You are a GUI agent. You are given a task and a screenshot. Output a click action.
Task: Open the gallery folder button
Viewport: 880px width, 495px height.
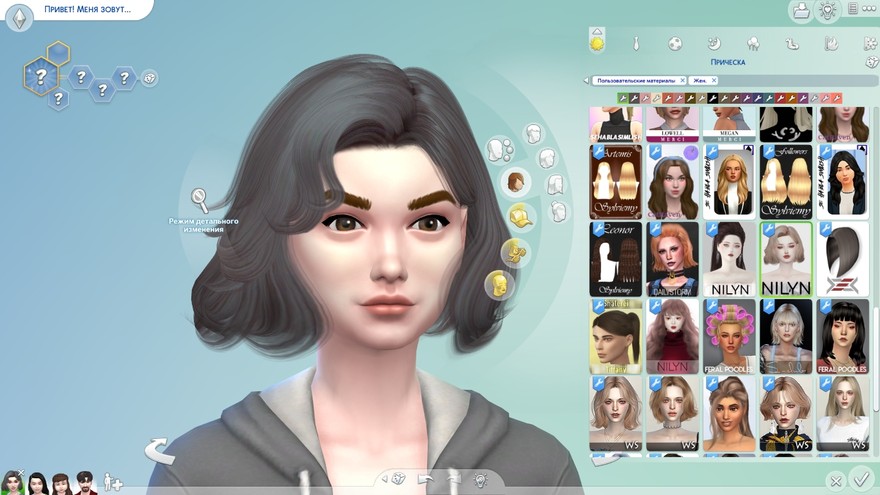(x=800, y=11)
